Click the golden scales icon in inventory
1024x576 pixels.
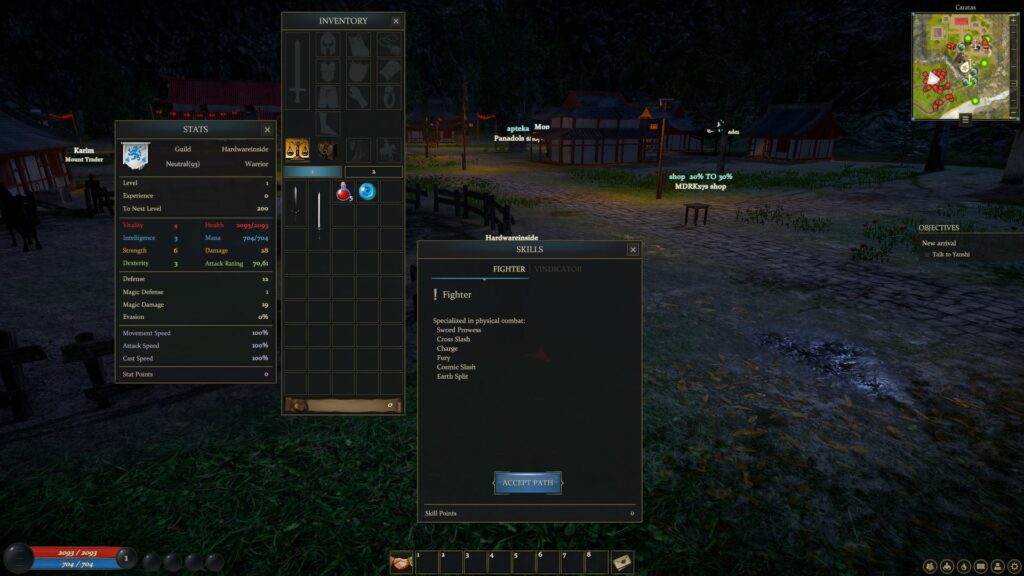(297, 149)
